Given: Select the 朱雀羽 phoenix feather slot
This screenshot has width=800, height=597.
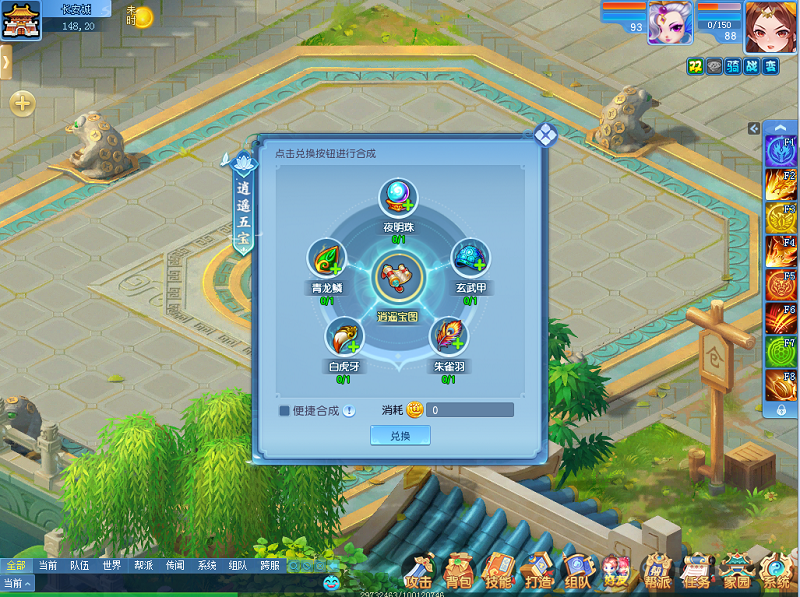Looking at the screenshot, I should point(447,337).
